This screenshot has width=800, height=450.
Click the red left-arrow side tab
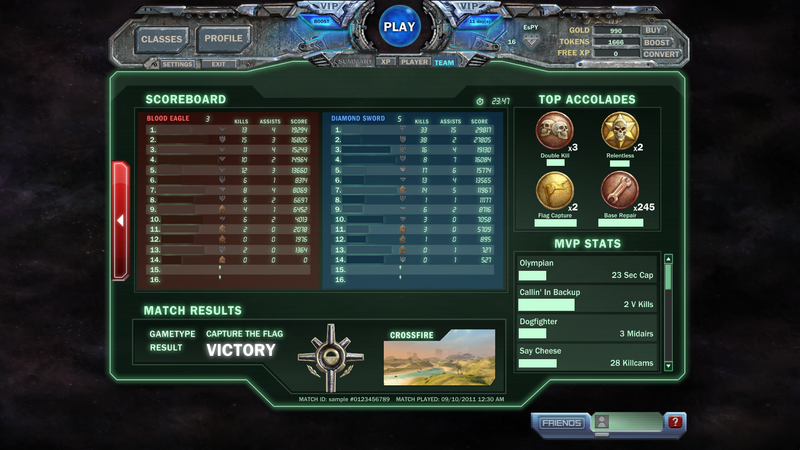click(121, 218)
